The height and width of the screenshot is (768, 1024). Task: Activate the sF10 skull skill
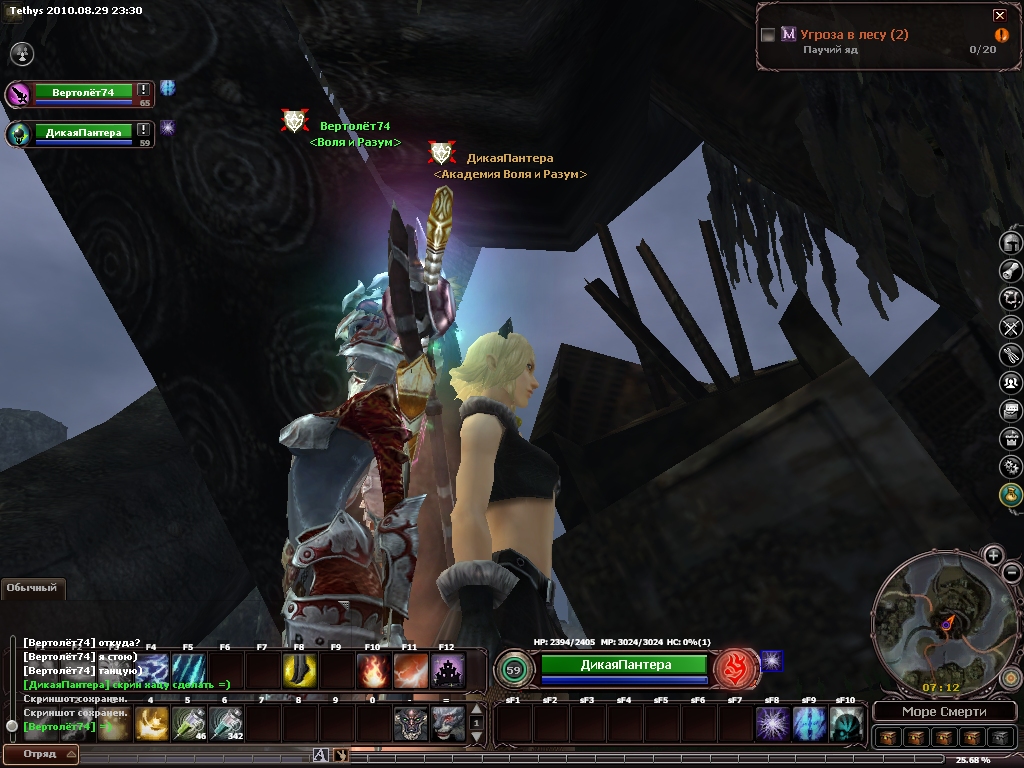[846, 723]
